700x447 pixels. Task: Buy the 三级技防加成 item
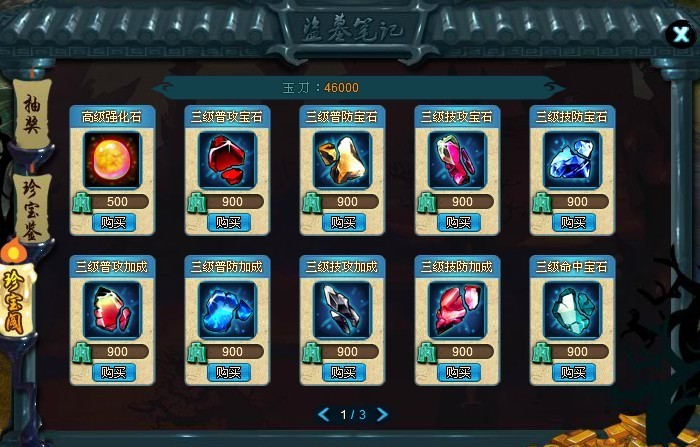pos(459,372)
